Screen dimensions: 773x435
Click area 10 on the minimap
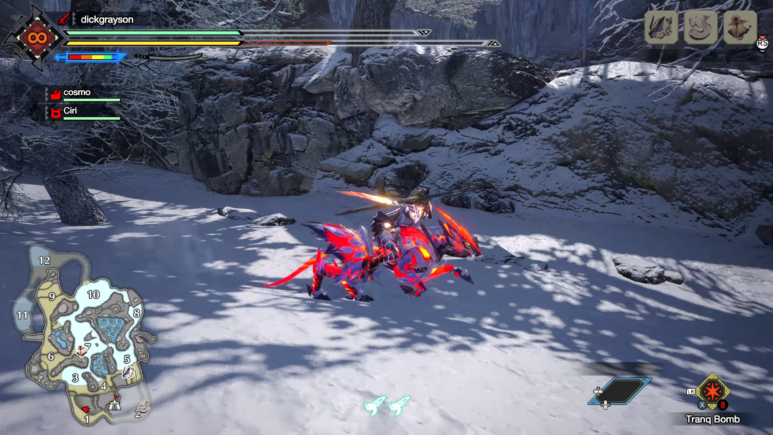click(x=93, y=294)
